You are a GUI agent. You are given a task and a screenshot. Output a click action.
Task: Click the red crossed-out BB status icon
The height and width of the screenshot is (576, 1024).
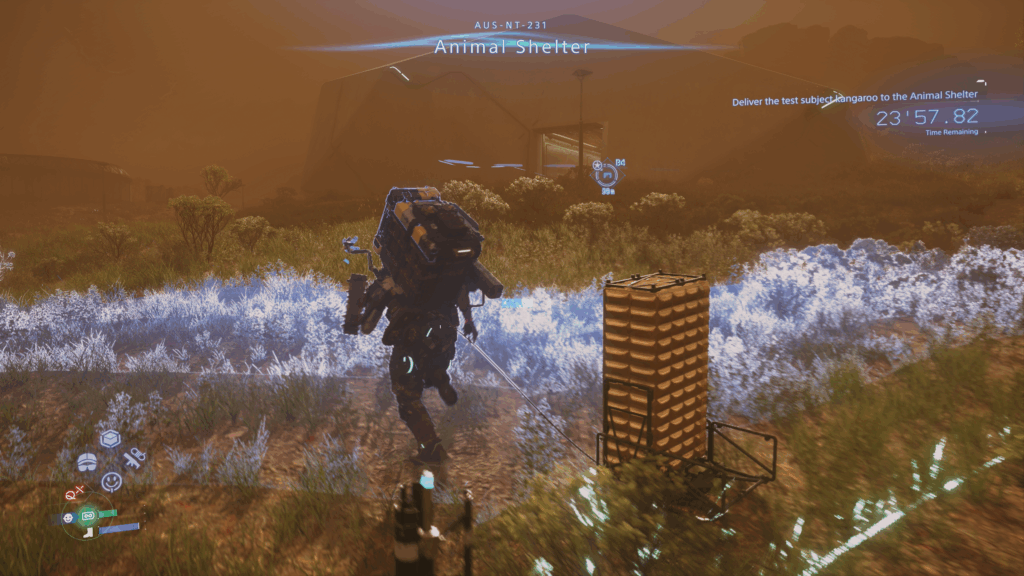pyautogui.click(x=73, y=493)
